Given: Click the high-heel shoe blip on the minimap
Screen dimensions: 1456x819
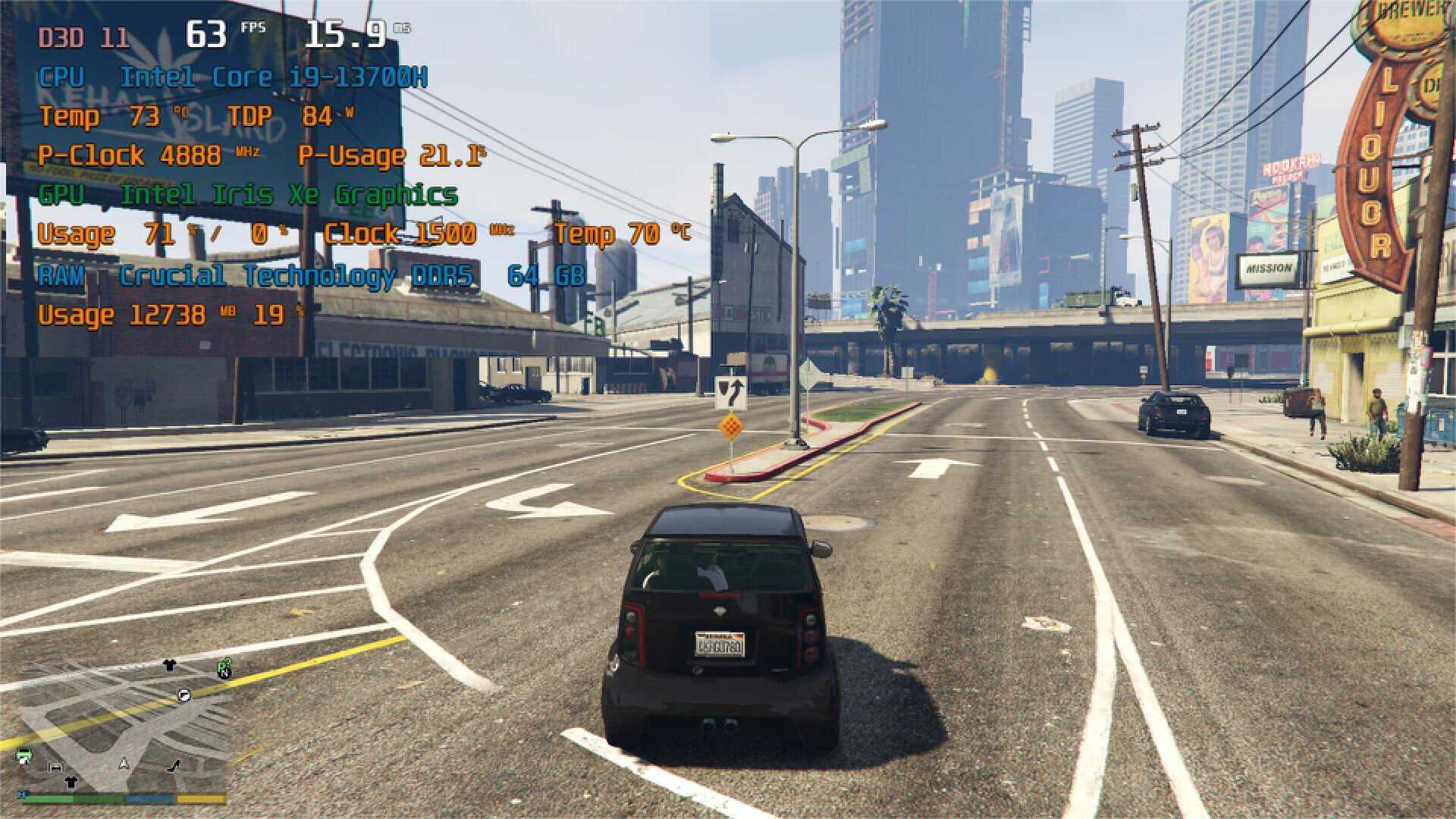Looking at the screenshot, I should click(x=174, y=766).
